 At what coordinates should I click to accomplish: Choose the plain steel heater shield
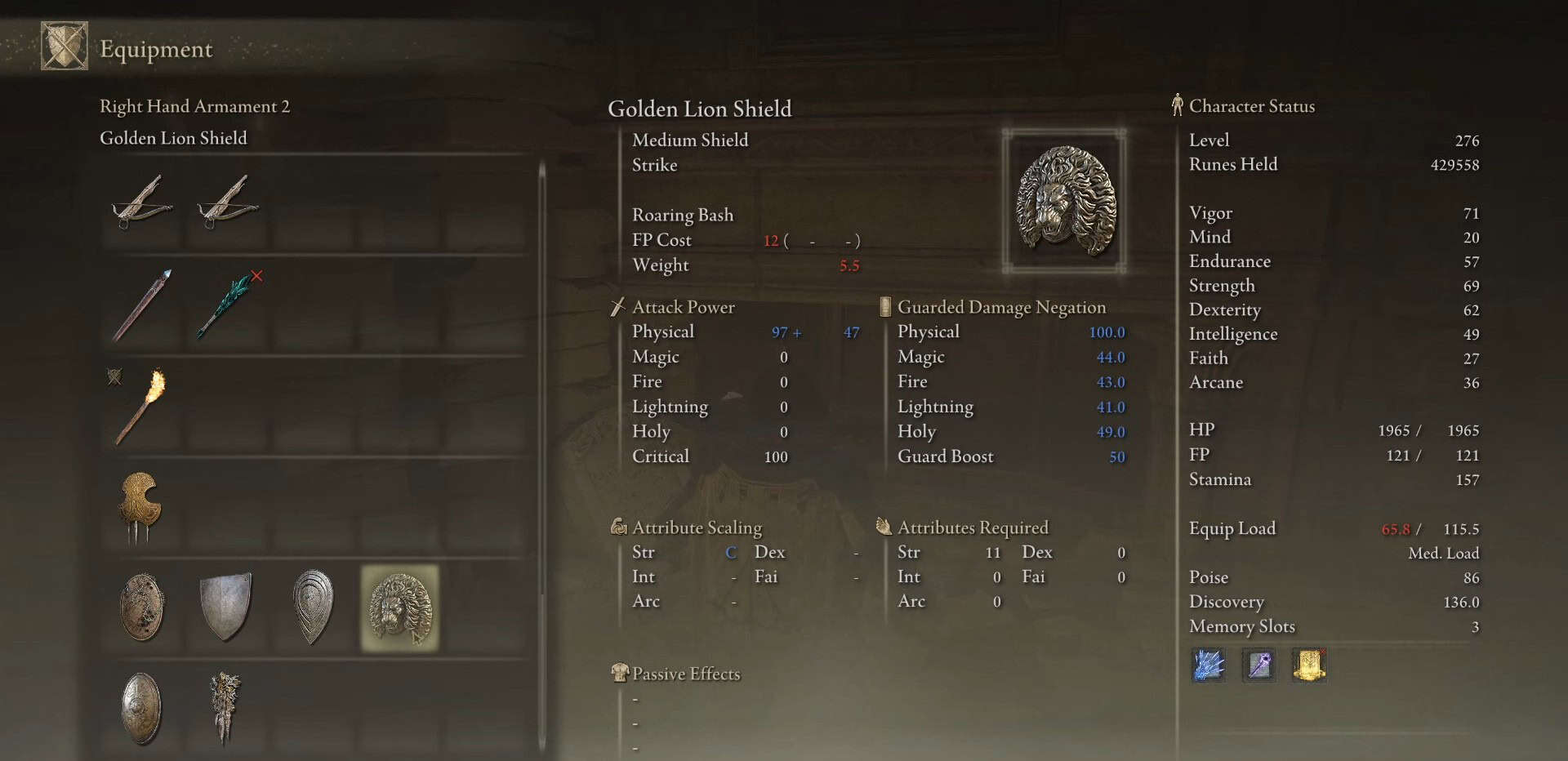[x=226, y=607]
